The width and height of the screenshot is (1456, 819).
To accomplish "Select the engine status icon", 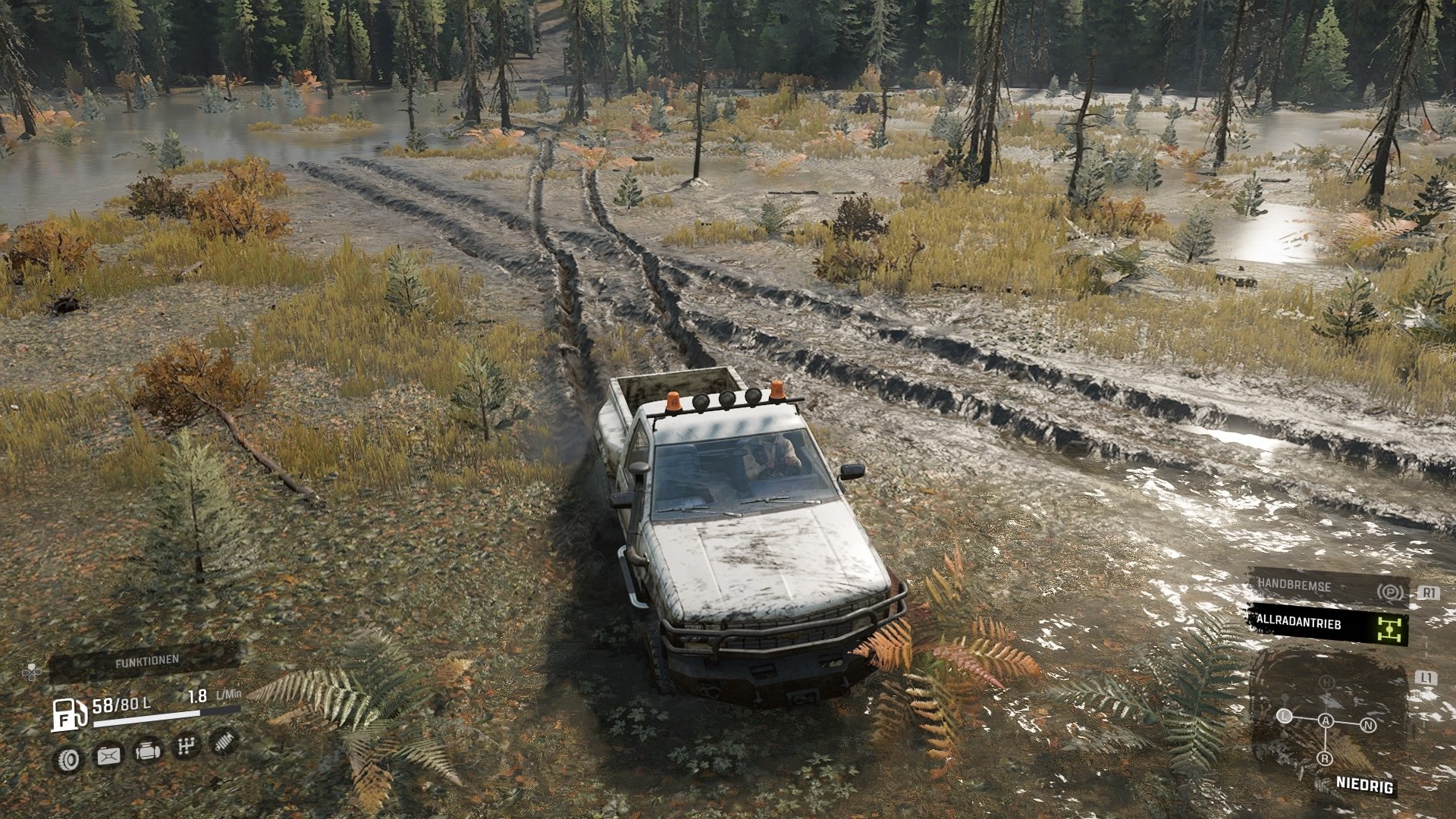I will [147, 752].
